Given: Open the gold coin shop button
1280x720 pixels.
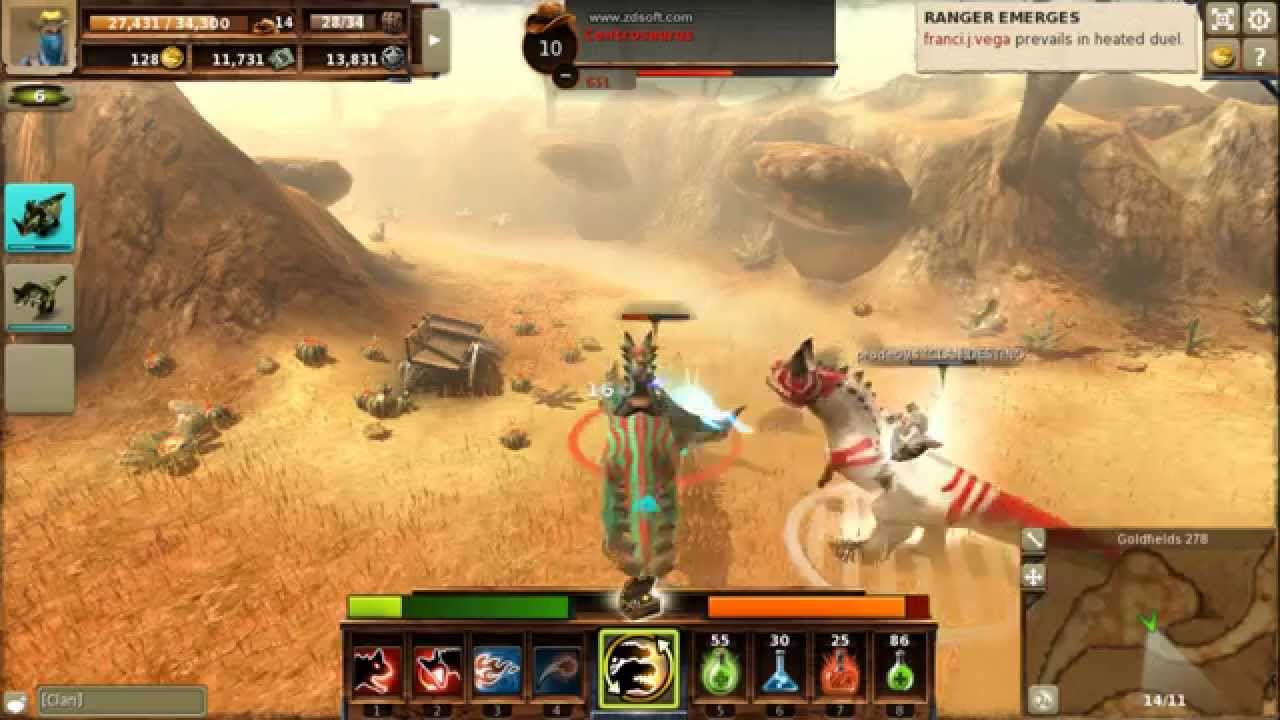Looking at the screenshot, I should pos(1222,55).
